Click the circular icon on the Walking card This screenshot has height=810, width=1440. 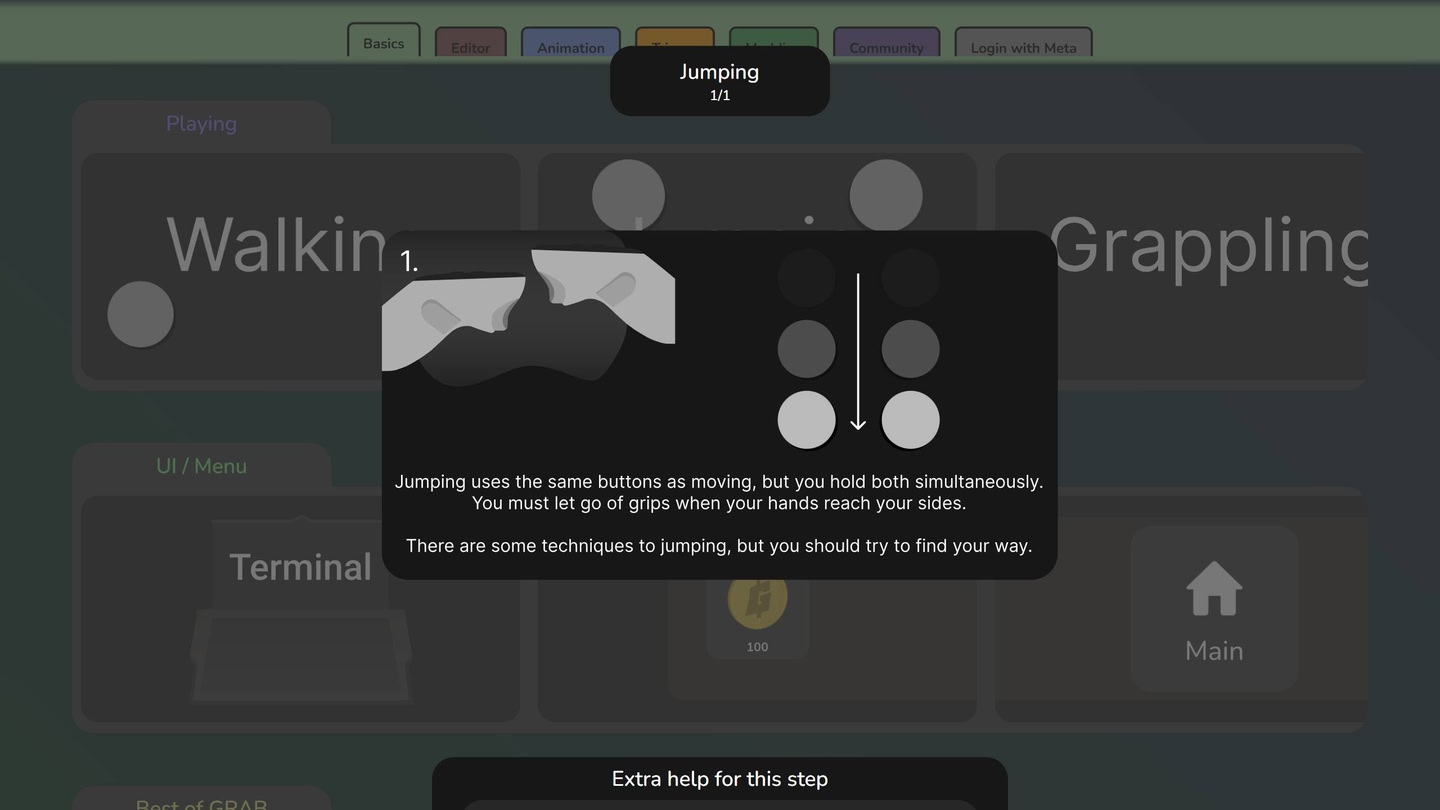140,313
